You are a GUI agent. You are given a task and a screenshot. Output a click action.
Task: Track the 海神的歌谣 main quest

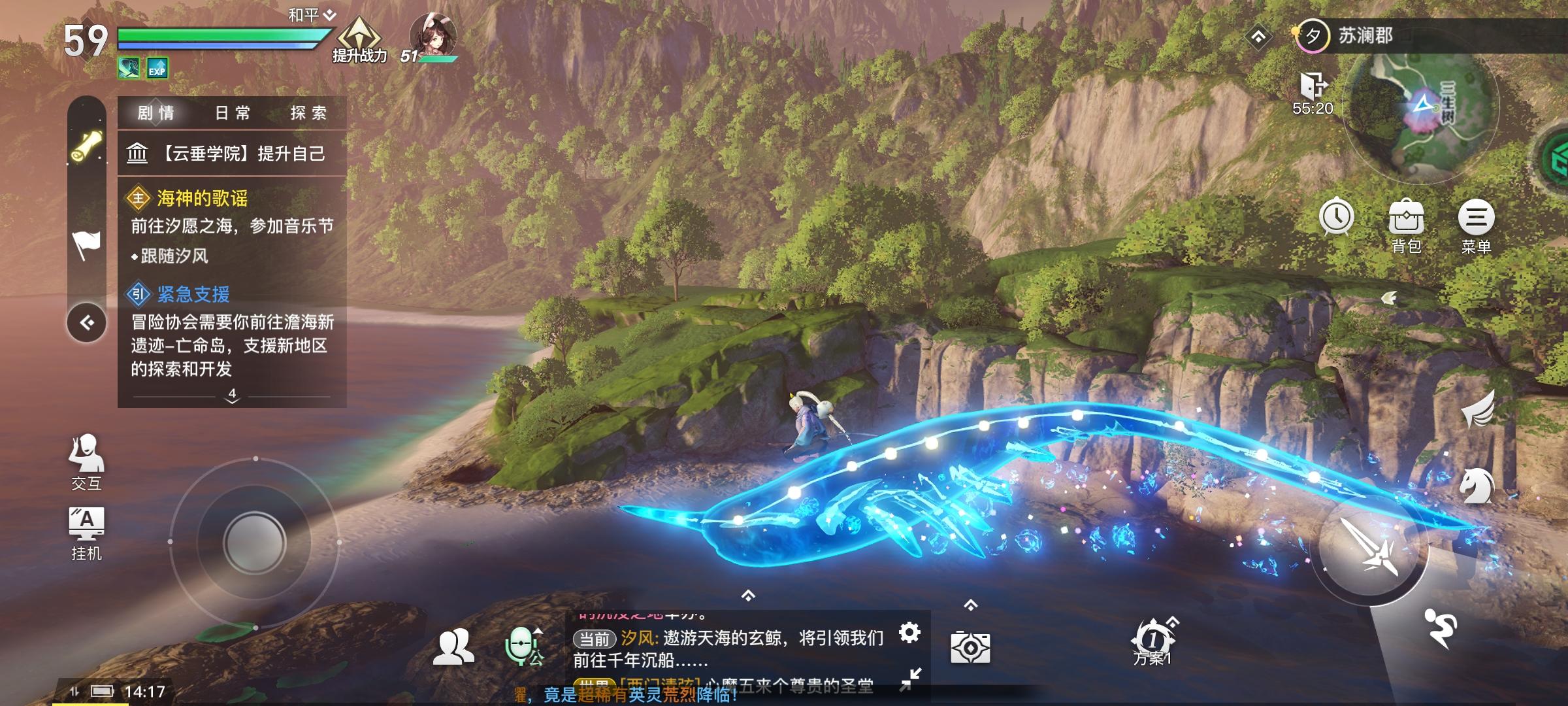[202, 199]
